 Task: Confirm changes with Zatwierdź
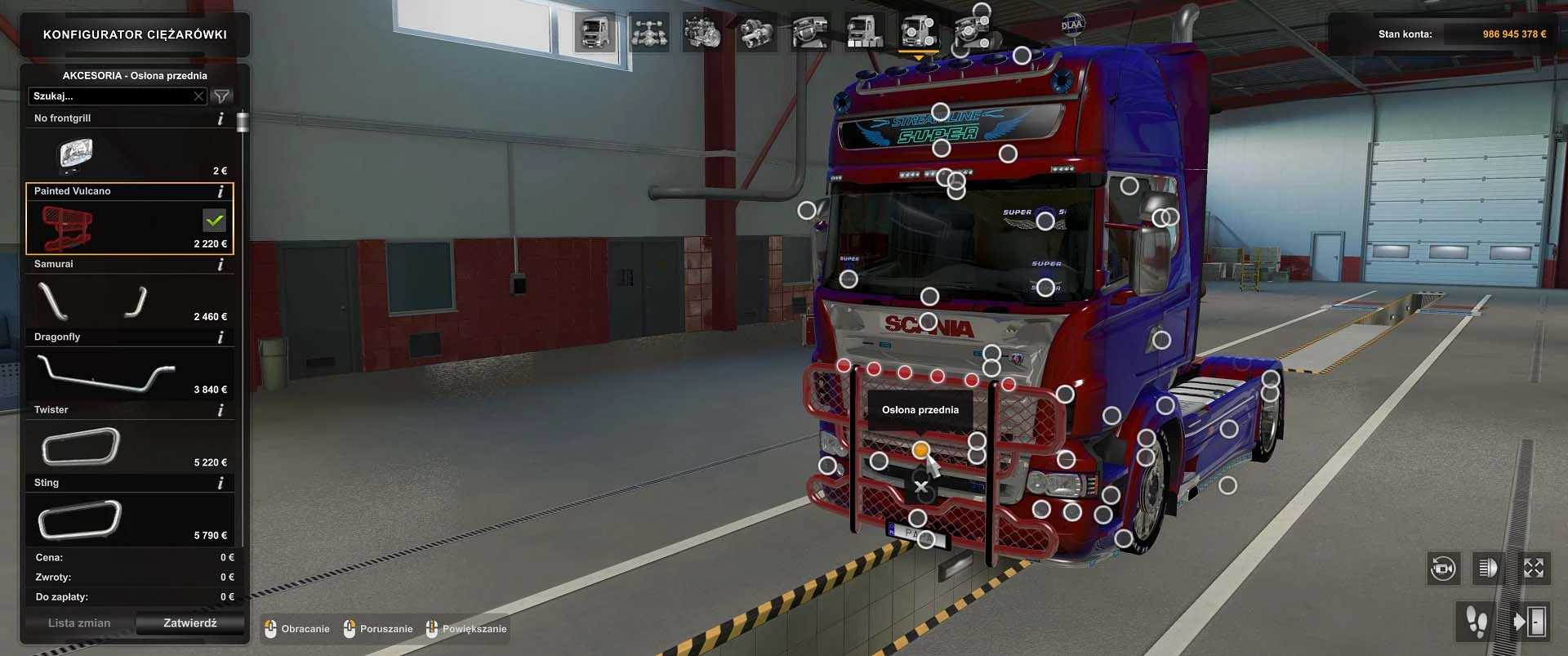click(x=189, y=623)
